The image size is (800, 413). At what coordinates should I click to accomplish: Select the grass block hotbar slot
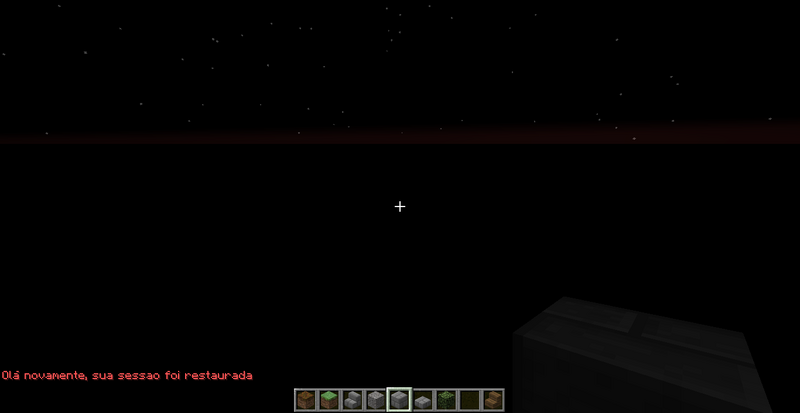pyautogui.click(x=329, y=400)
